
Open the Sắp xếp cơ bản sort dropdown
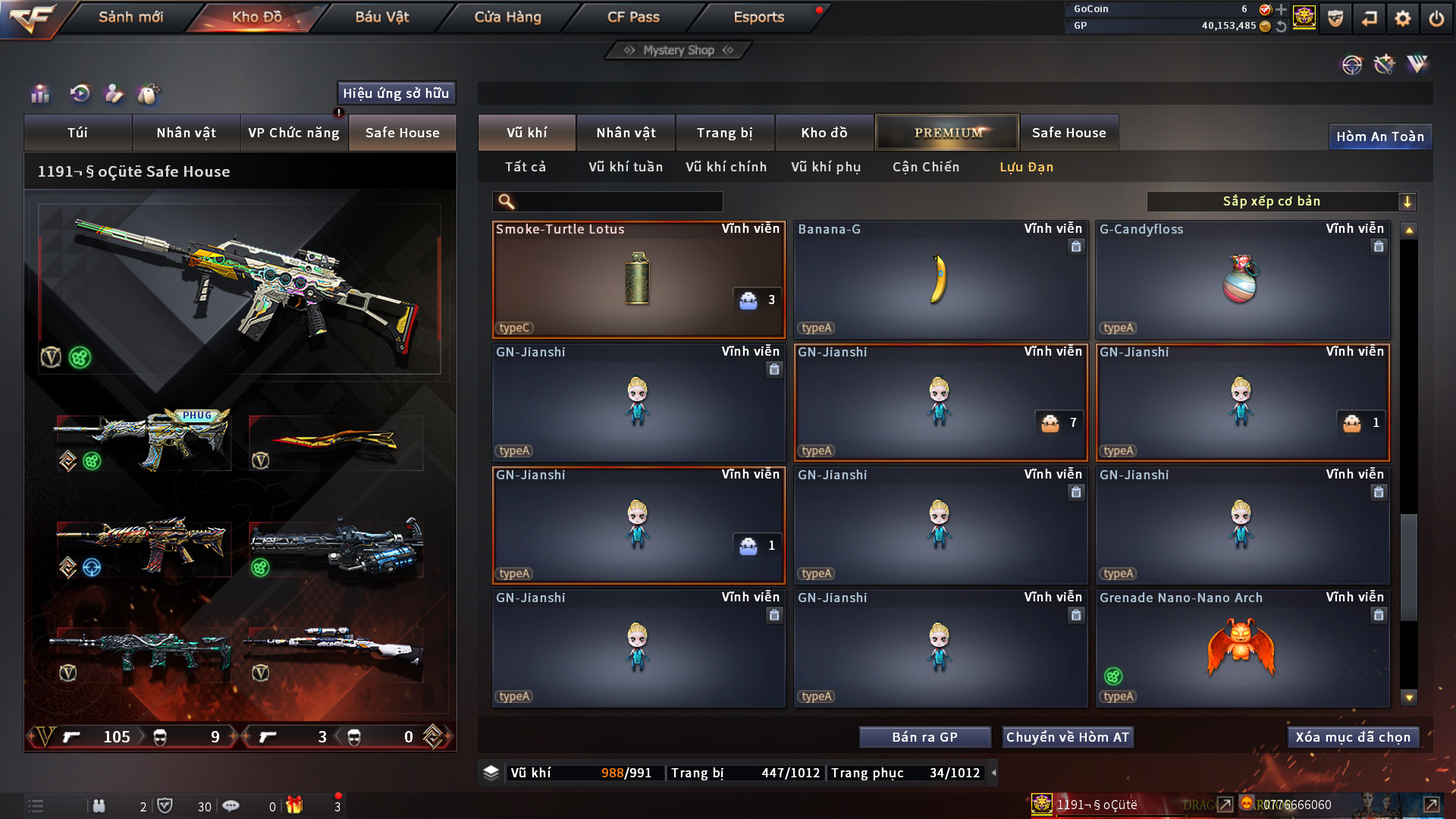point(1281,202)
